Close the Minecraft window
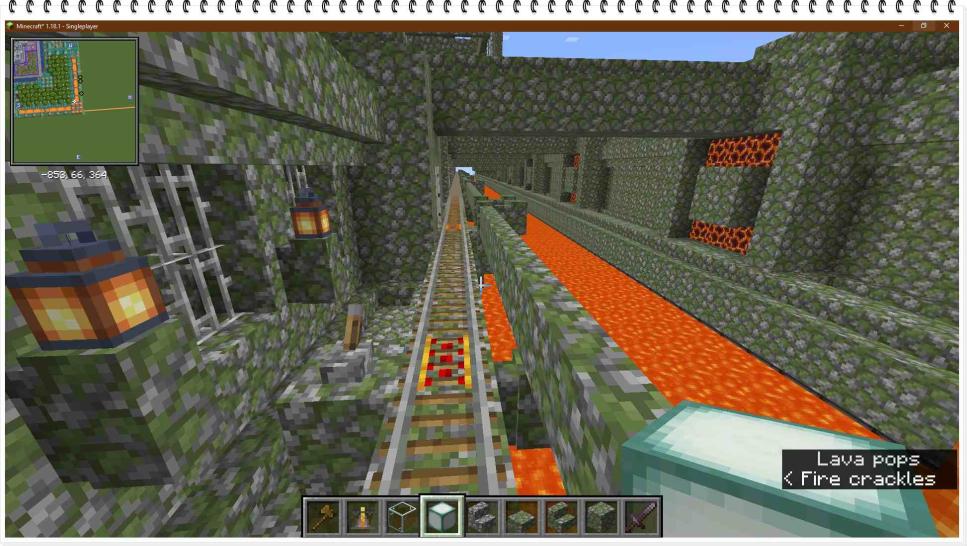Viewport: 967px width, 546px height. [946, 25]
